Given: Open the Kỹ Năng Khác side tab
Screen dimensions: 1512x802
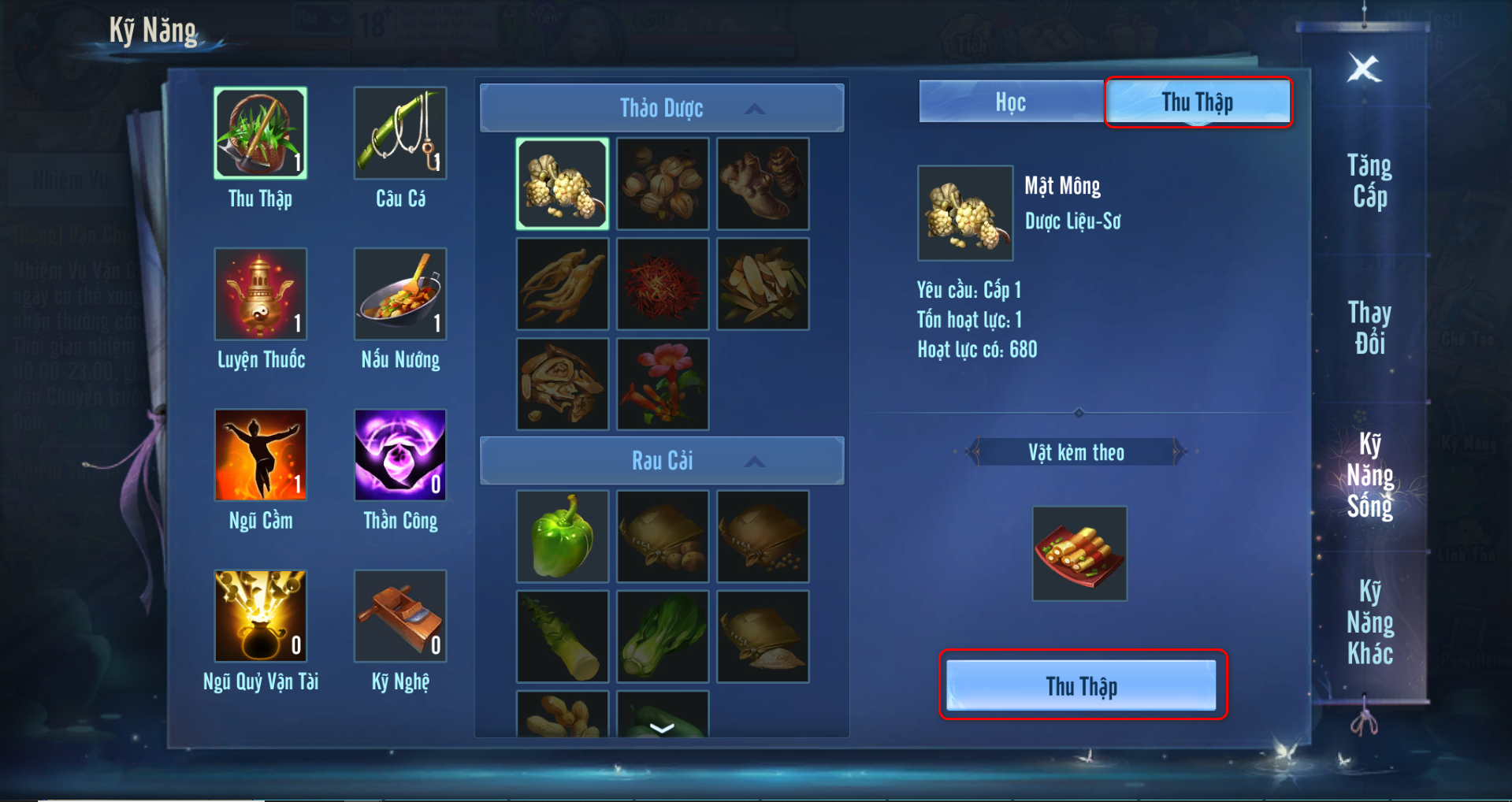Looking at the screenshot, I should click(x=1369, y=622).
